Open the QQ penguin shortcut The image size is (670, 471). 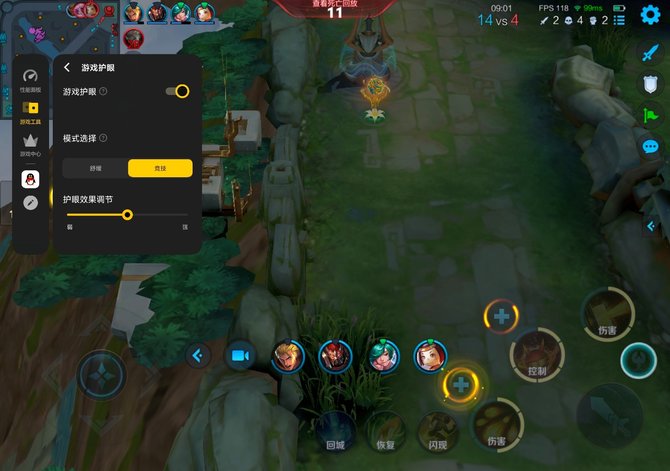pos(31,178)
